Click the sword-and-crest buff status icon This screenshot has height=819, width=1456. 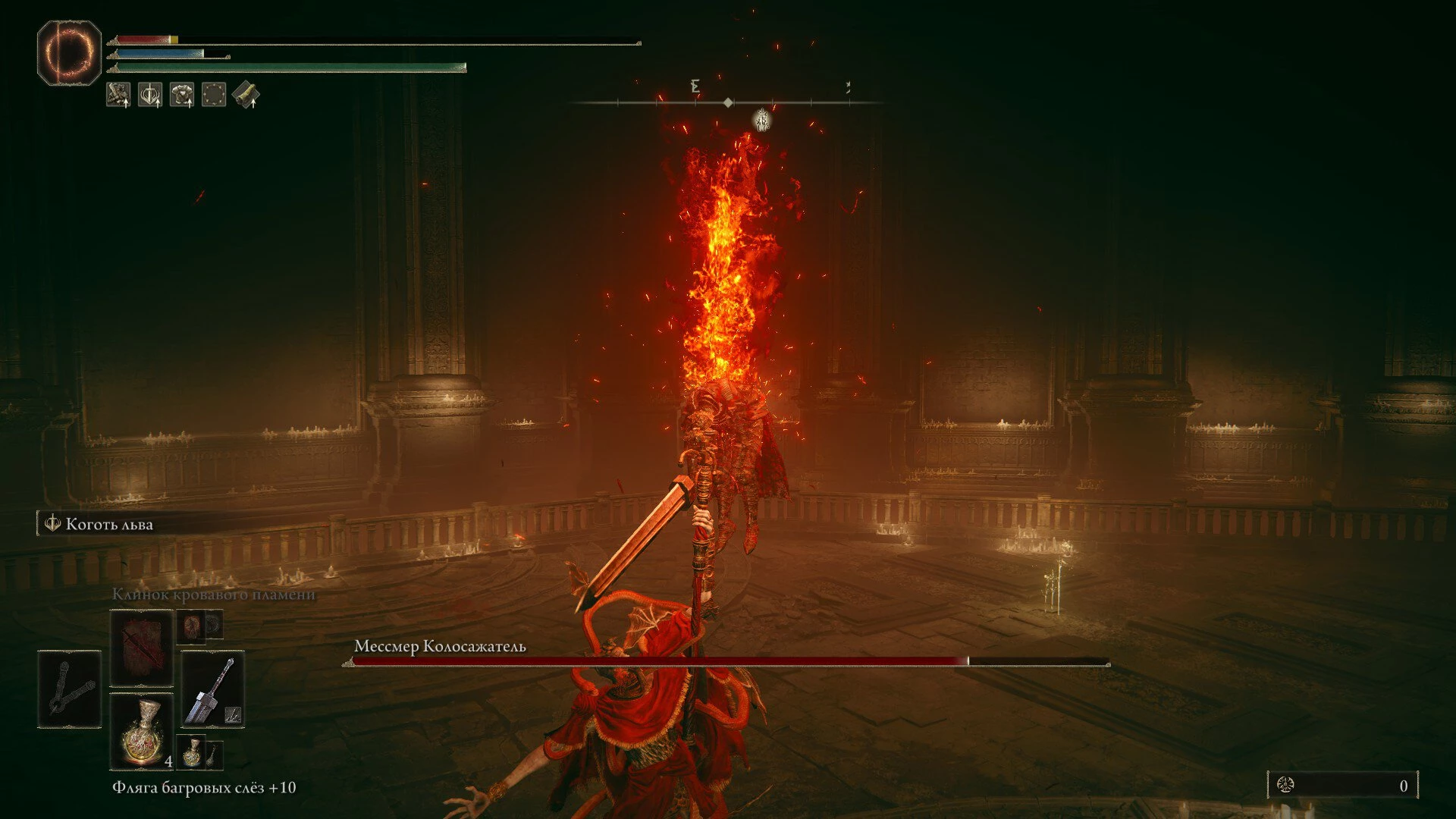(150, 95)
